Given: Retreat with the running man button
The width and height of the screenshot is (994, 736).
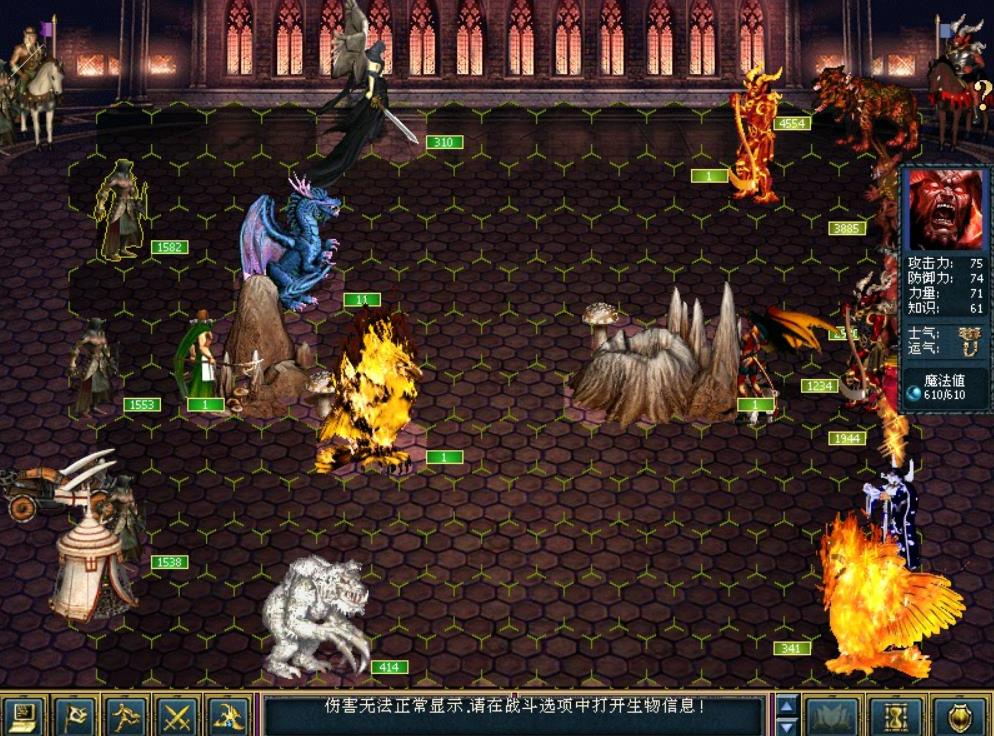Looking at the screenshot, I should [126, 715].
